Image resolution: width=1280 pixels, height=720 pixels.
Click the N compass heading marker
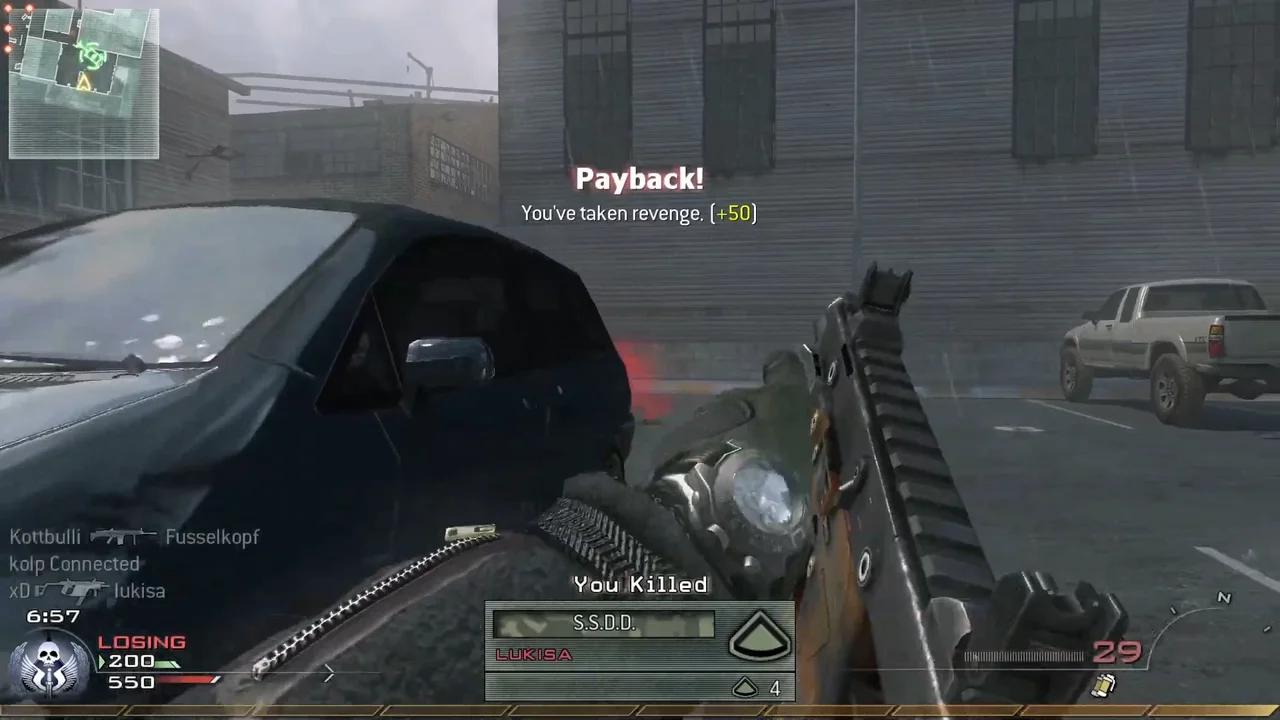pos(1224,599)
